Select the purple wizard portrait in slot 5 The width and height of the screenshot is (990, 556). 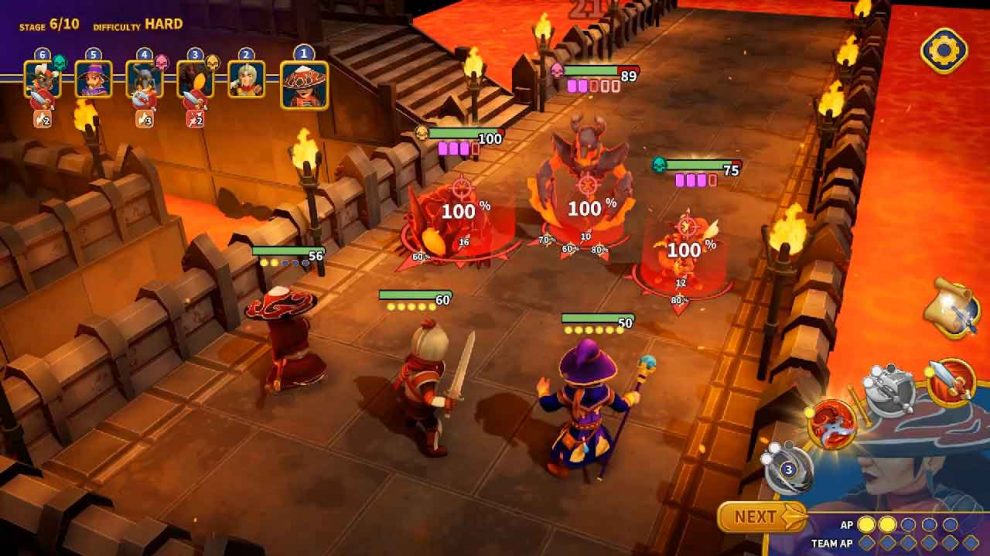[x=93, y=79]
